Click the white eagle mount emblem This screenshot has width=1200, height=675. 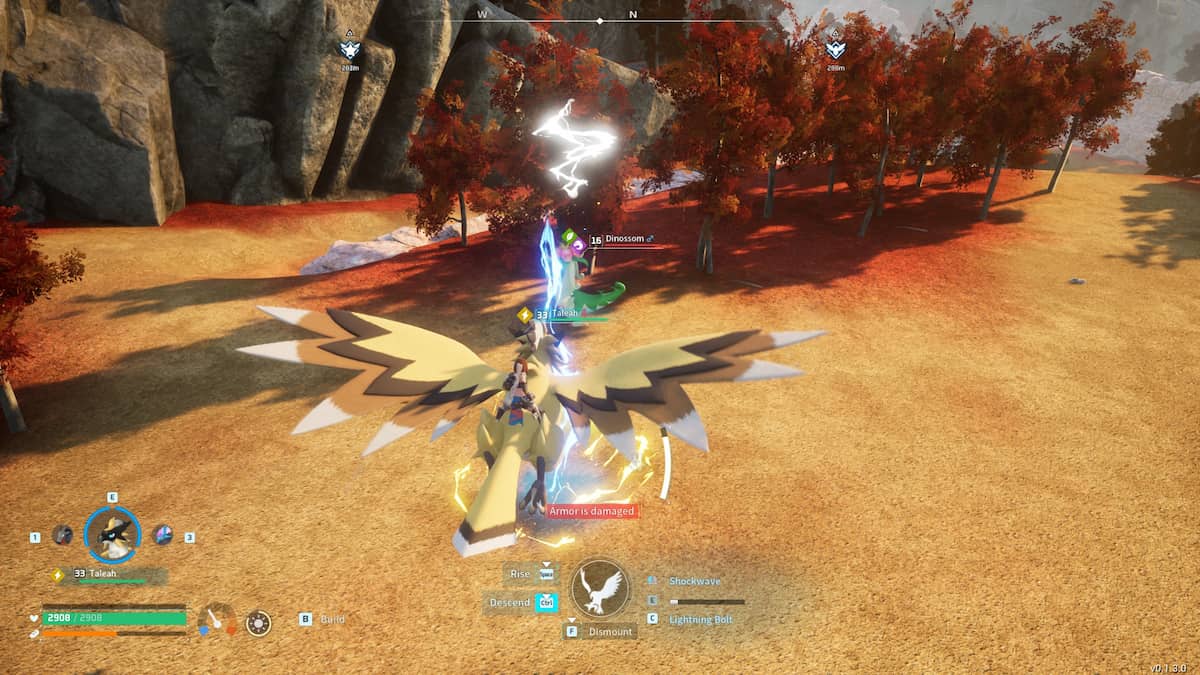(x=599, y=588)
